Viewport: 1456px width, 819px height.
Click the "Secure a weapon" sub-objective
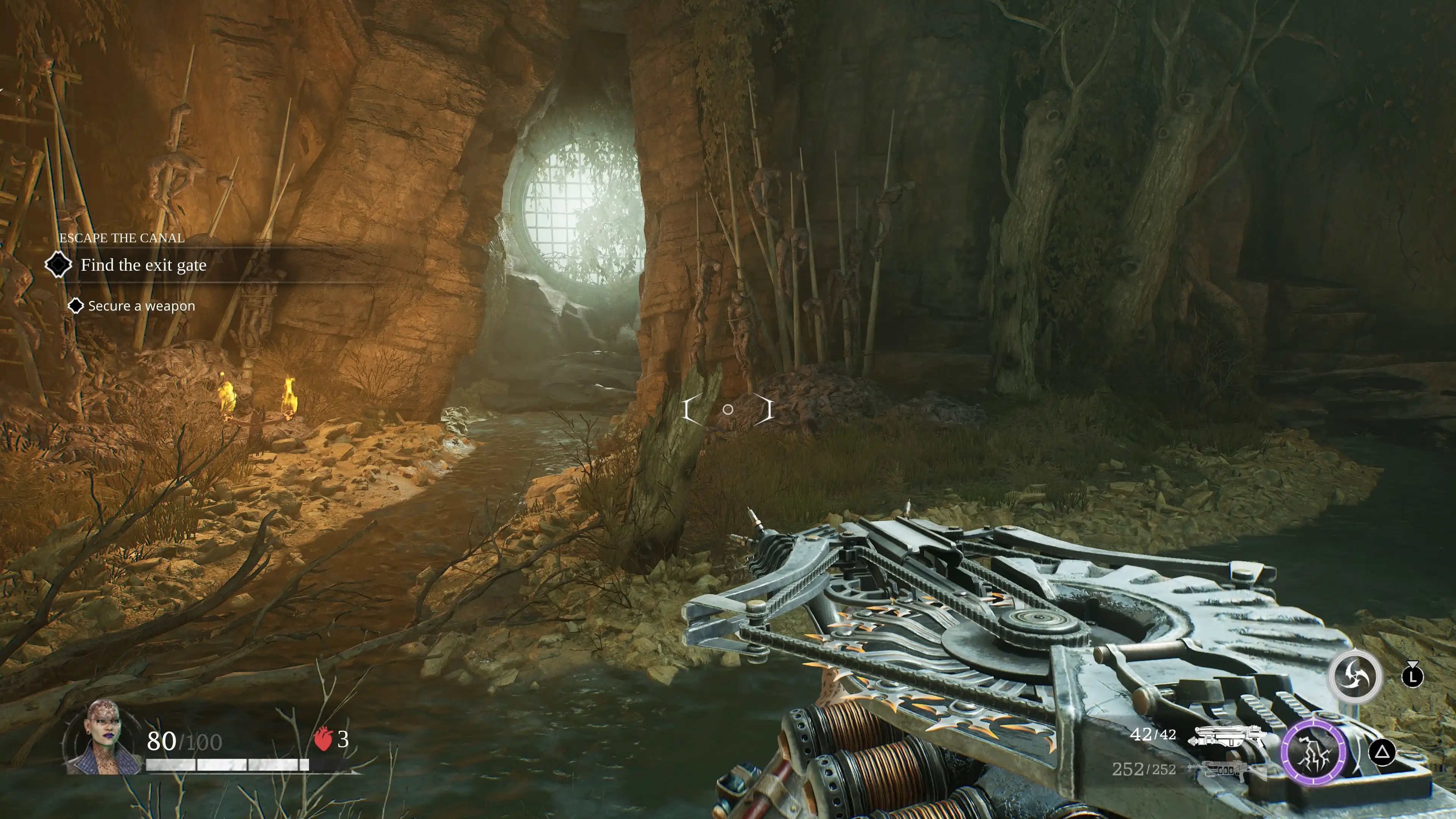[x=141, y=306]
